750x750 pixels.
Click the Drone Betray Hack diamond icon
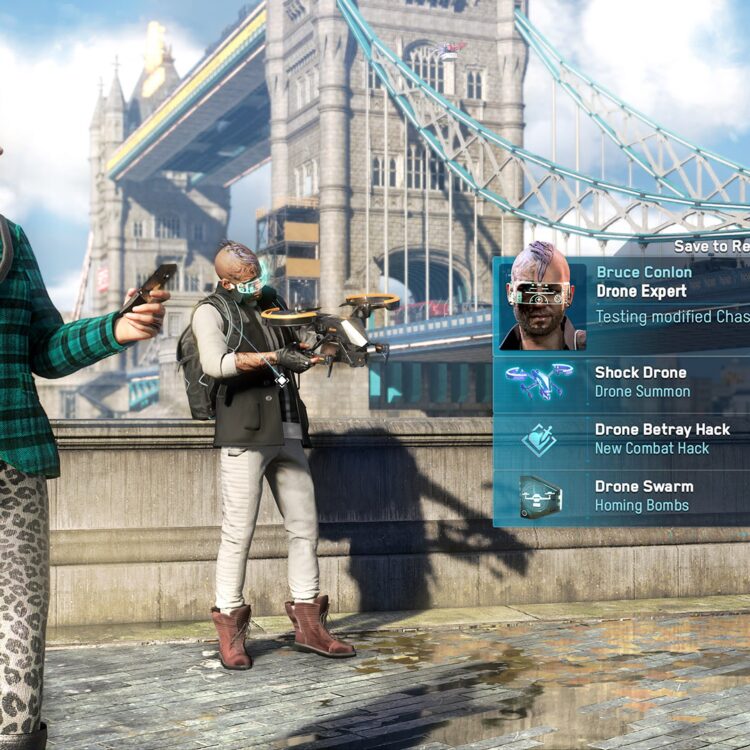539,439
